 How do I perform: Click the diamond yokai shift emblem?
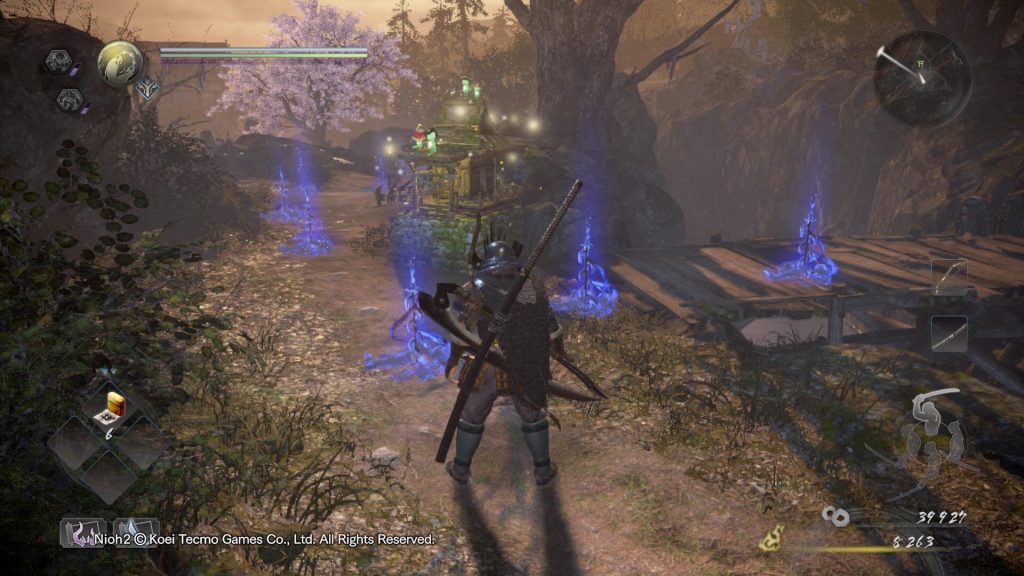pos(146,86)
